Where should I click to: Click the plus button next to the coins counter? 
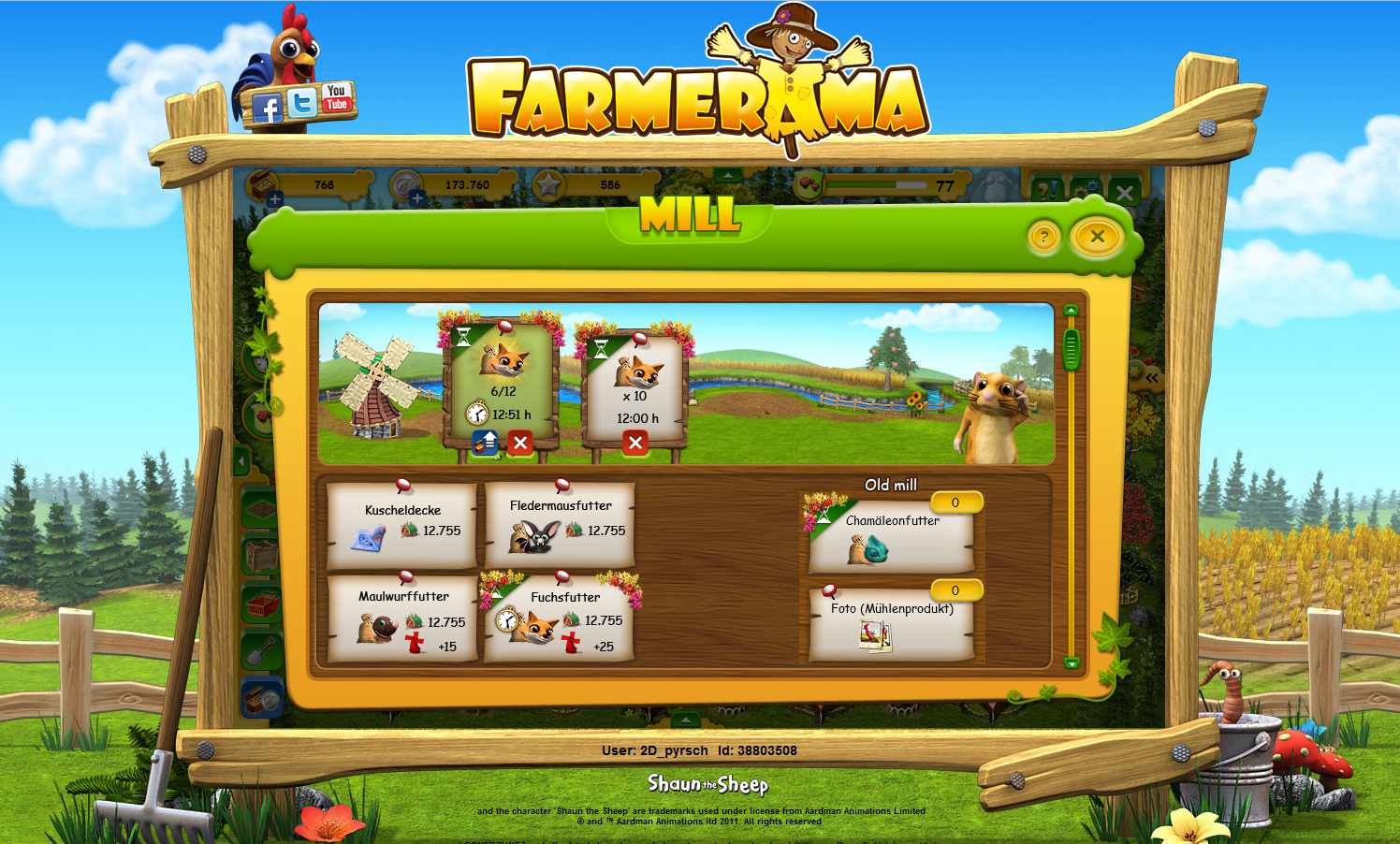point(417,198)
